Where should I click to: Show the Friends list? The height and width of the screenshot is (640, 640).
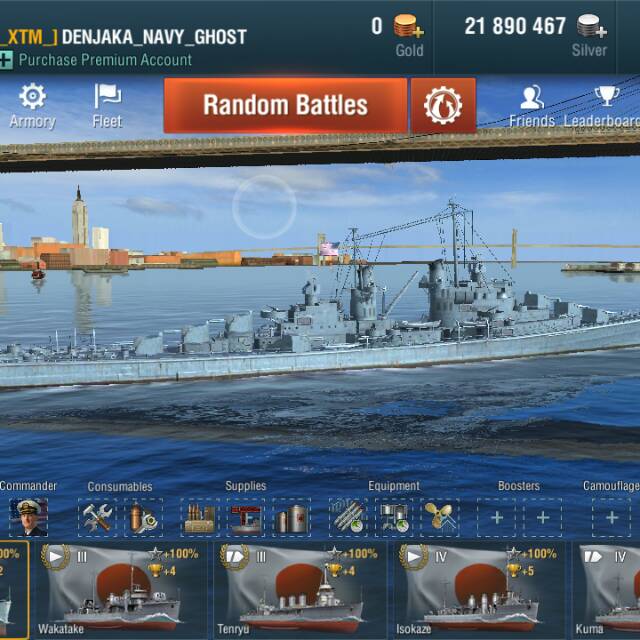point(531,105)
